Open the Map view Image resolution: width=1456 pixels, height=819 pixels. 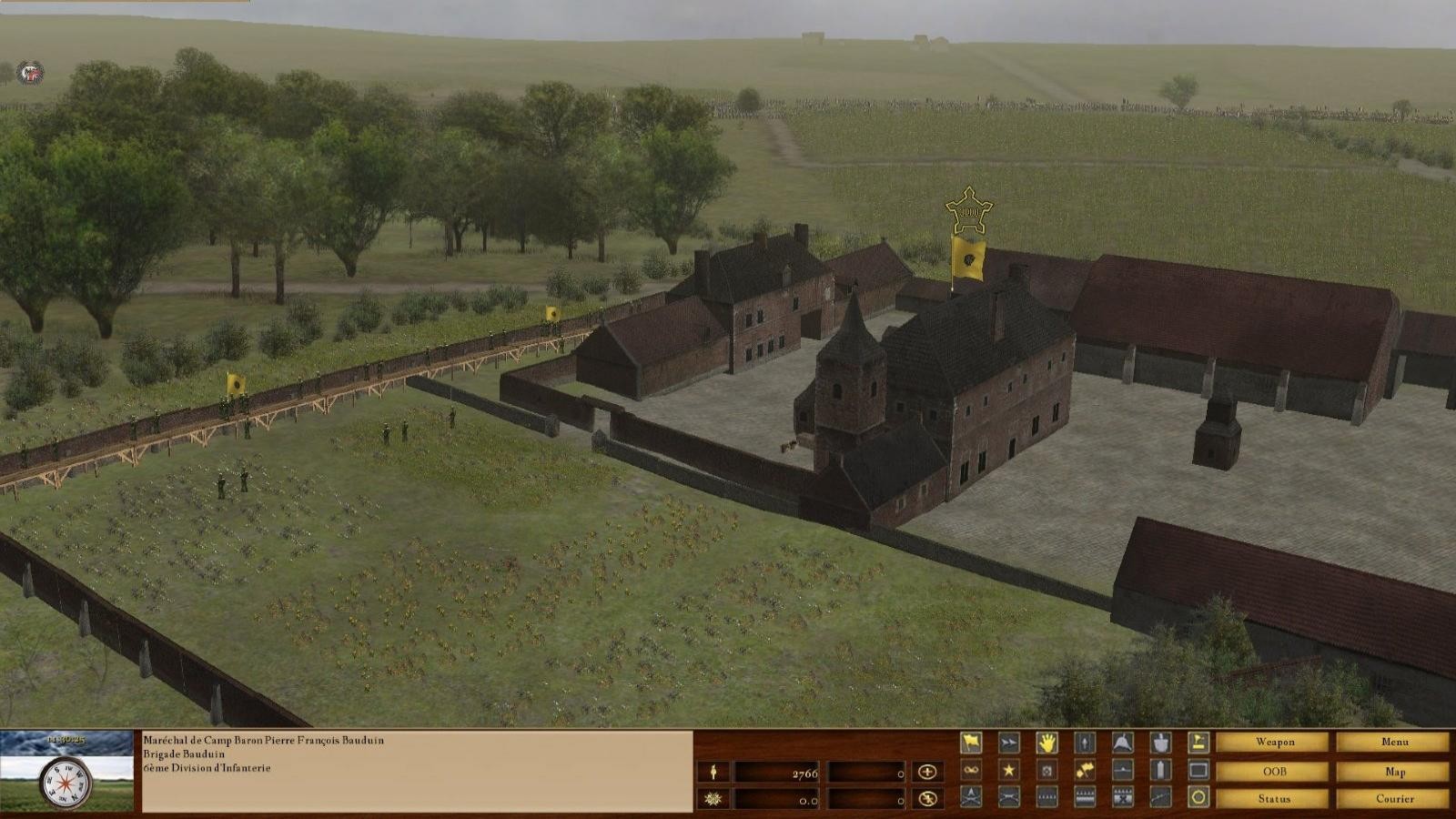point(1394,772)
